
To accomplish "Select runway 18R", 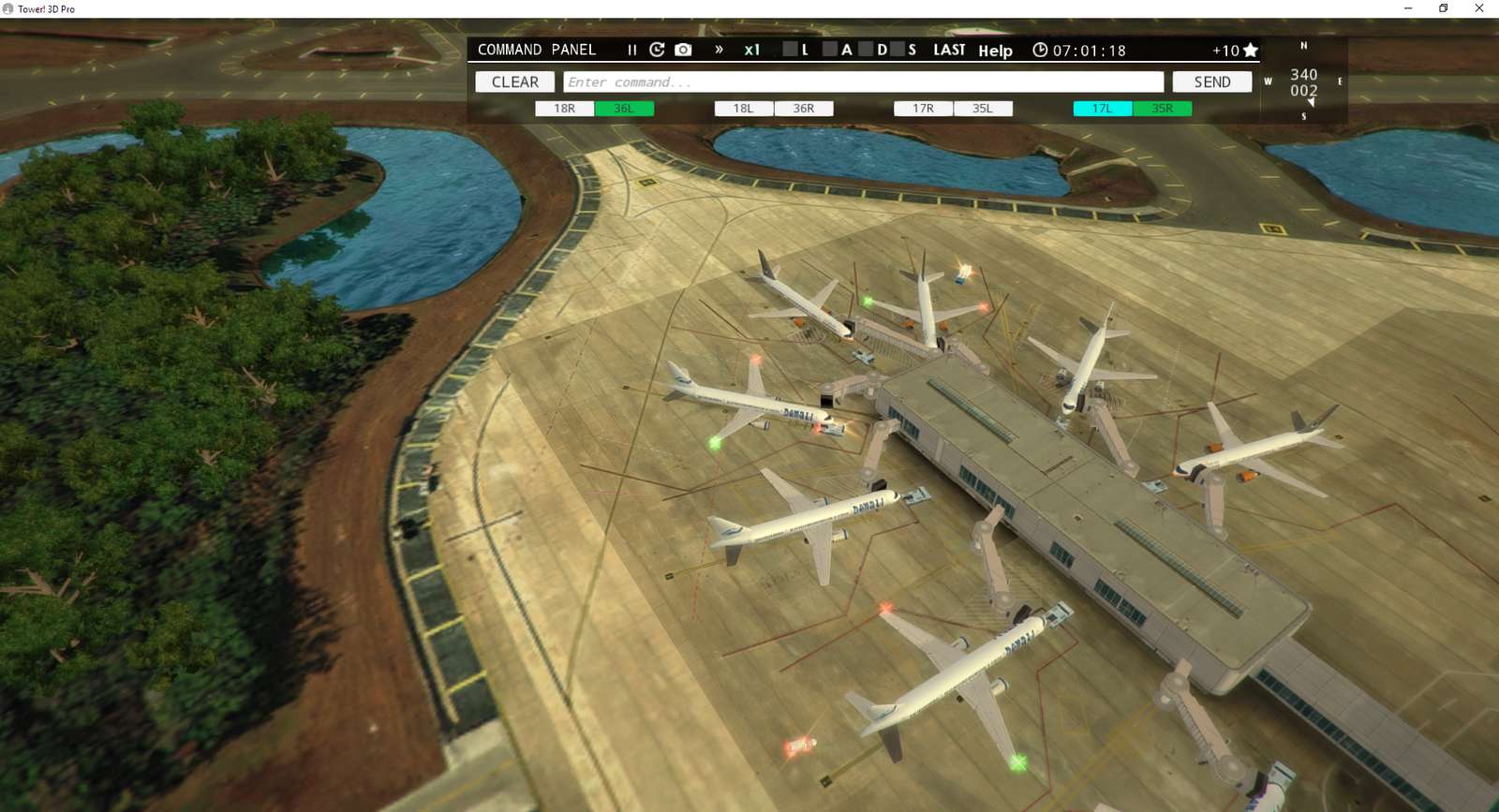I will [564, 108].
